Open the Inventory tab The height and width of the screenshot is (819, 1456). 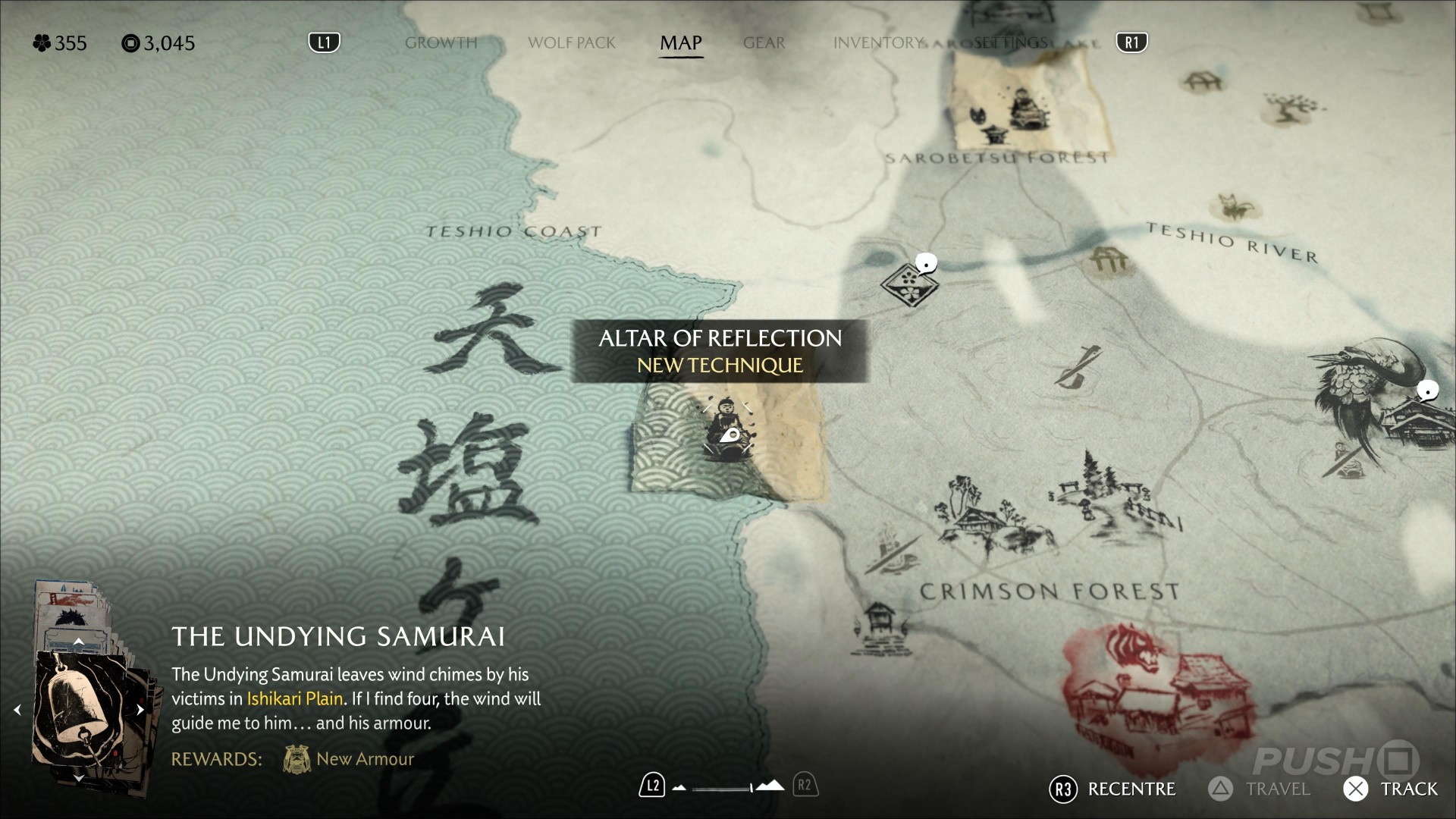tap(877, 43)
